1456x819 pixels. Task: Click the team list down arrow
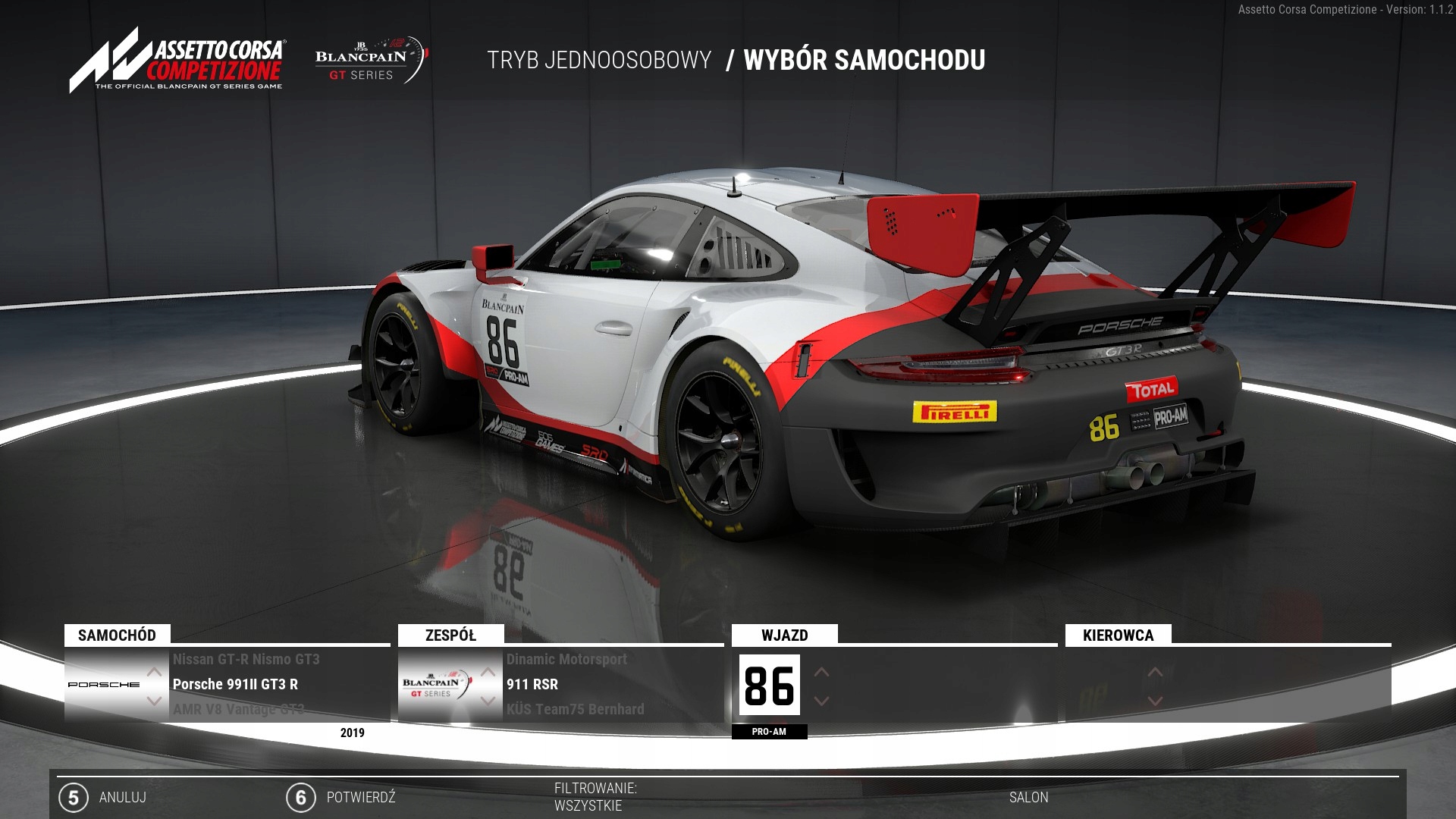click(x=488, y=701)
